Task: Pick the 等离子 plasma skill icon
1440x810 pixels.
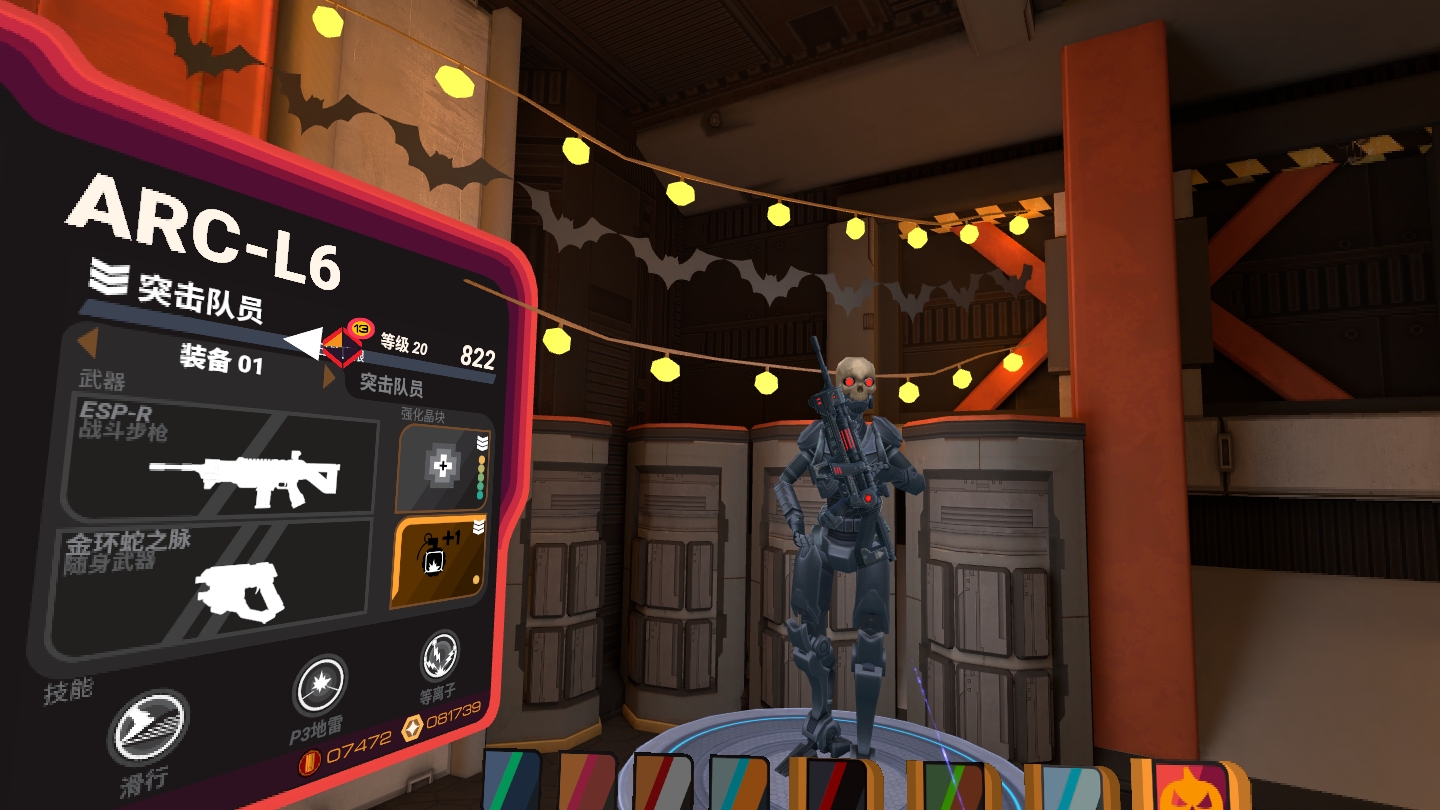Action: pos(439,656)
